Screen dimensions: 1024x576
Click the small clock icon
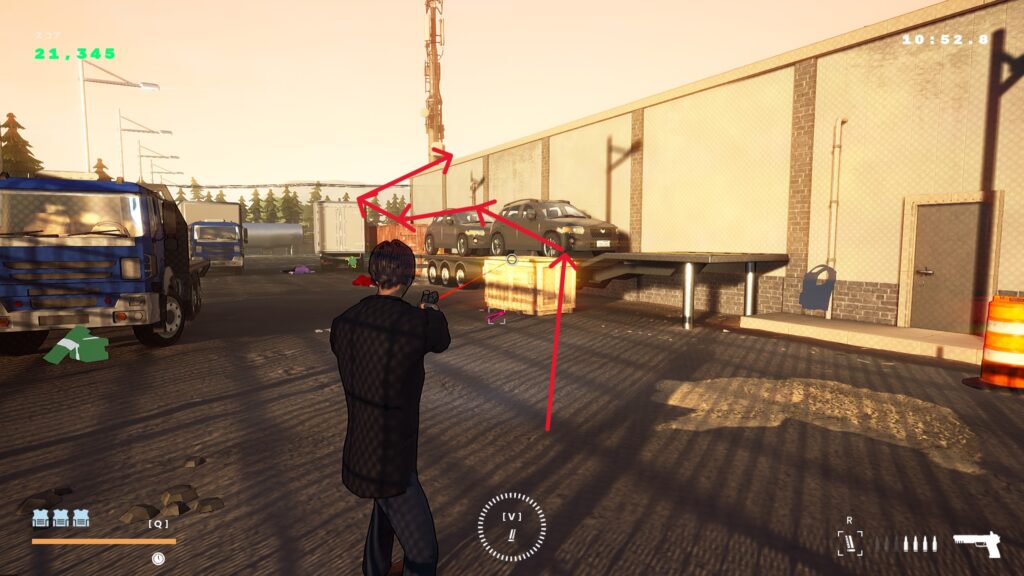[x=158, y=558]
